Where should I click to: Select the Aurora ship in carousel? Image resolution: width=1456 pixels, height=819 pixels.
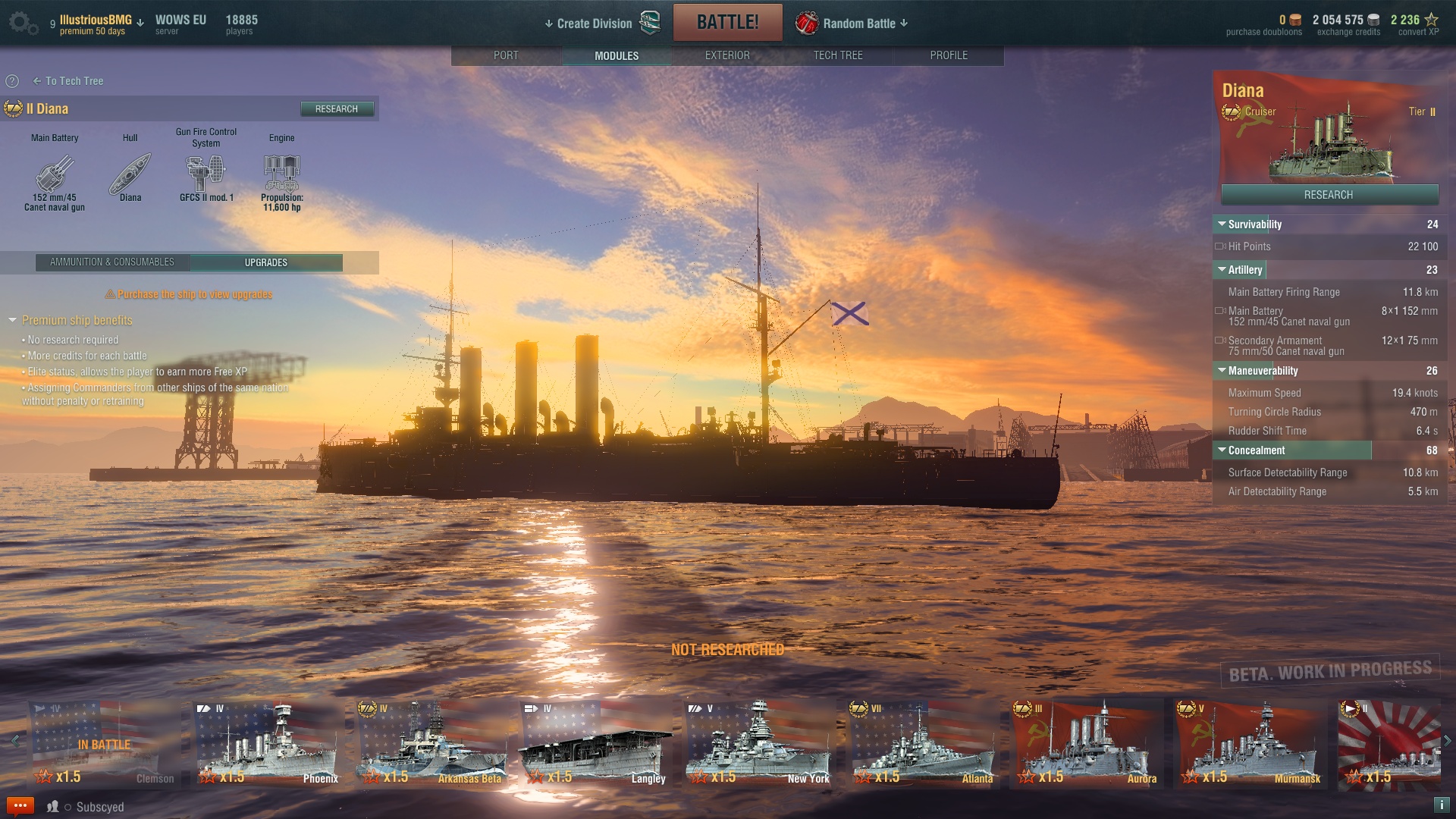[x=1084, y=744]
